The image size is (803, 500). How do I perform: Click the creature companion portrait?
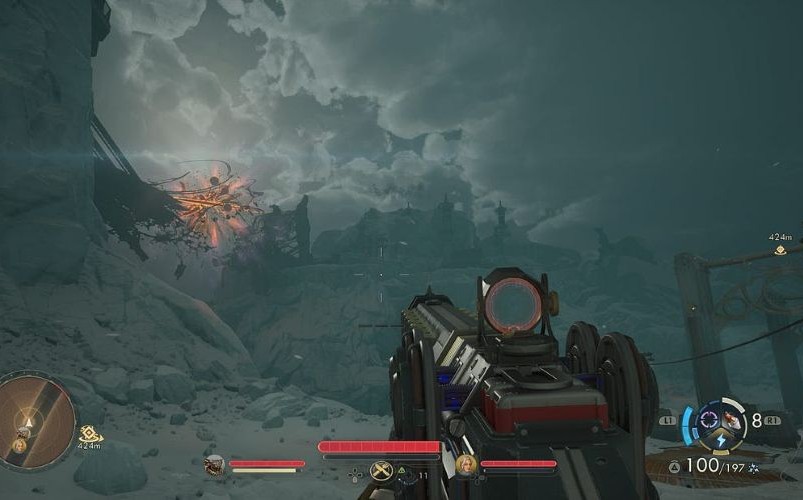pyautogui.click(x=214, y=465)
